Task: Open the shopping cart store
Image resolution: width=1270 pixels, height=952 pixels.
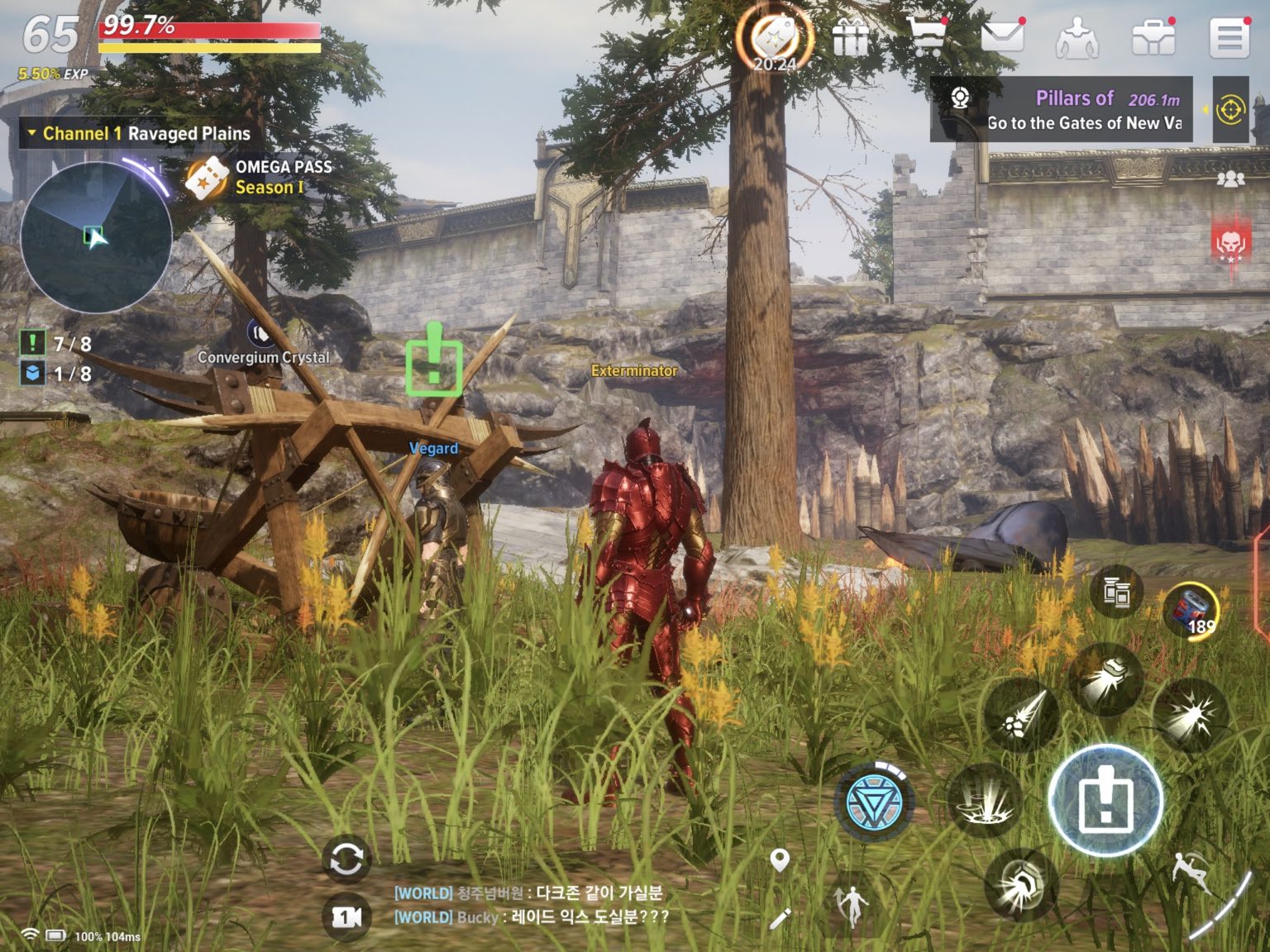Action: (926, 37)
